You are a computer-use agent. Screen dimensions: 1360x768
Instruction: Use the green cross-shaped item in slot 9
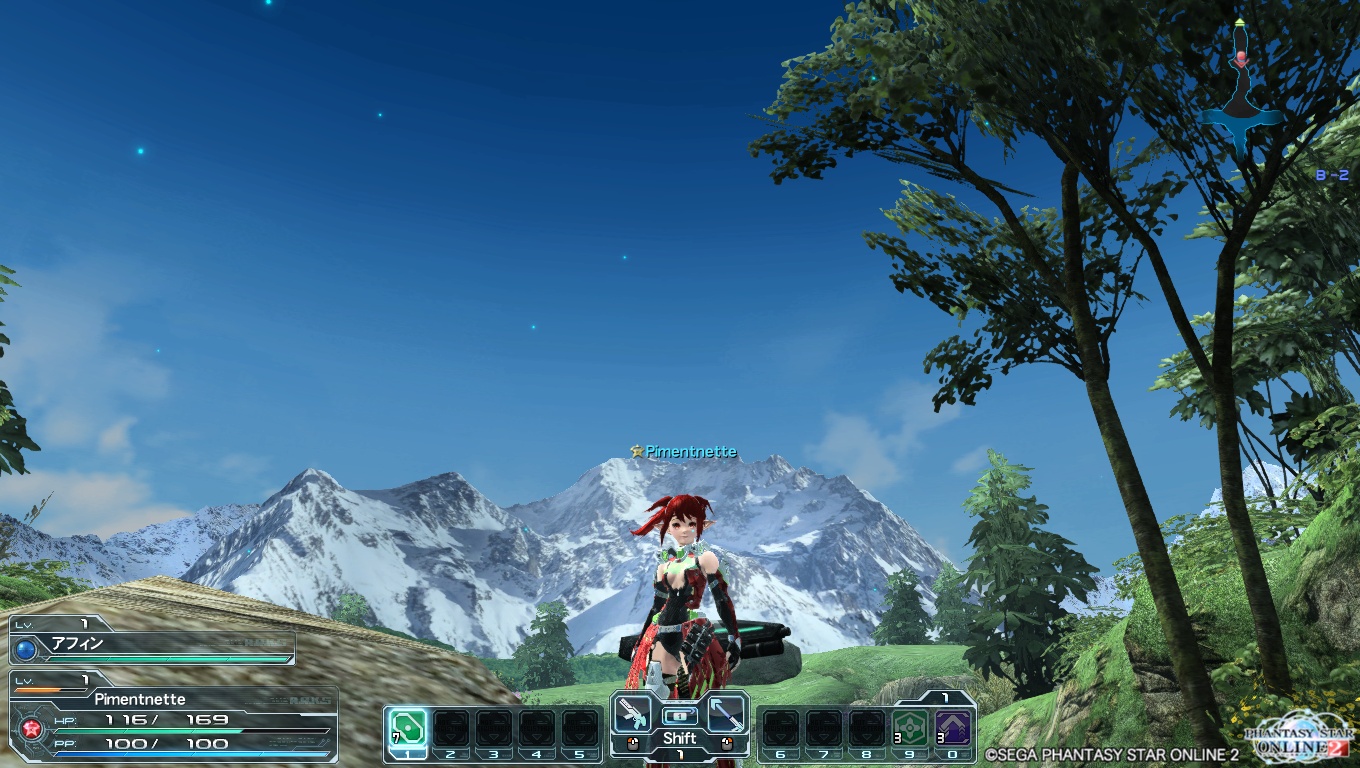(x=907, y=727)
